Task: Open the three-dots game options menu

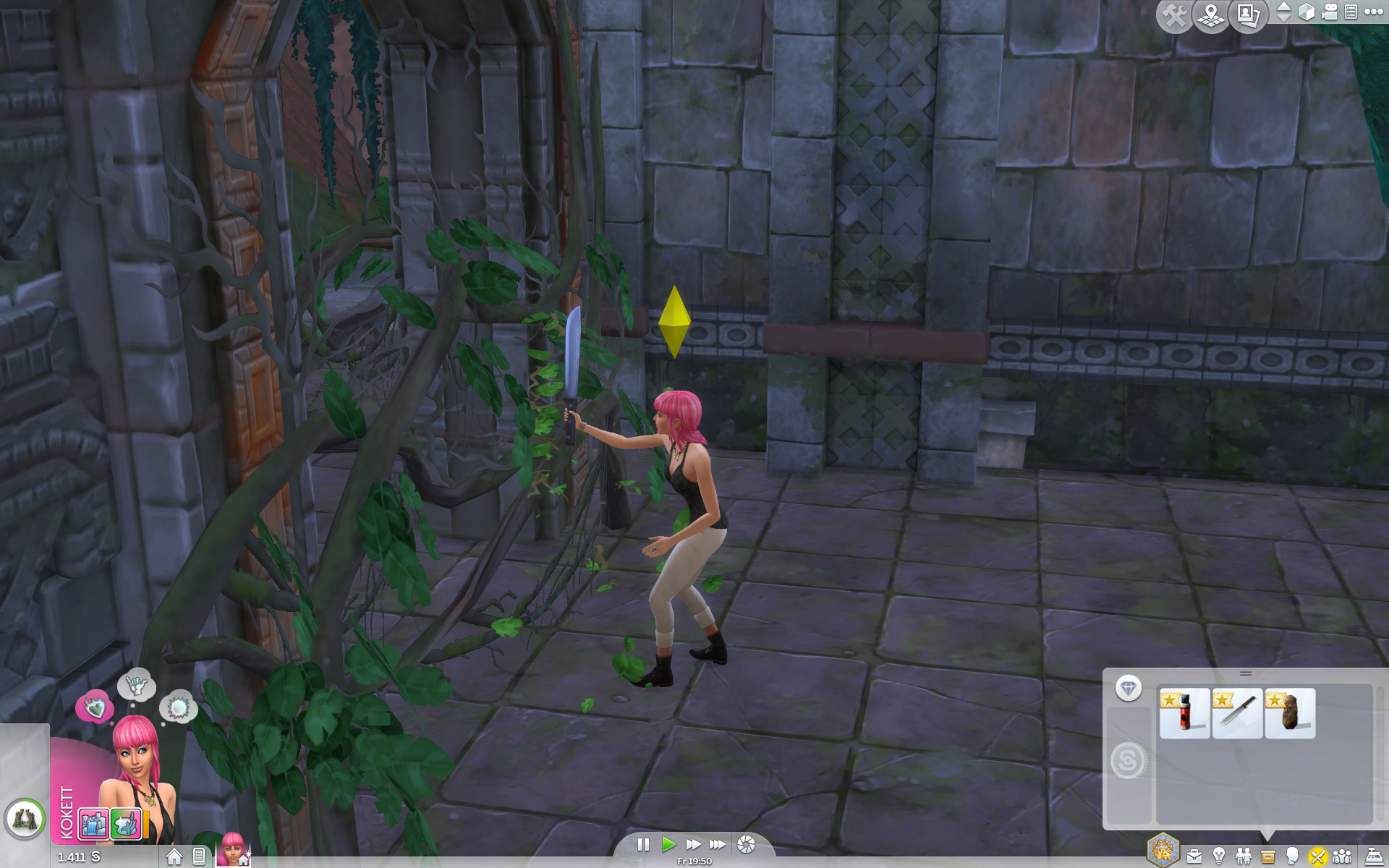Action: coord(1373,12)
